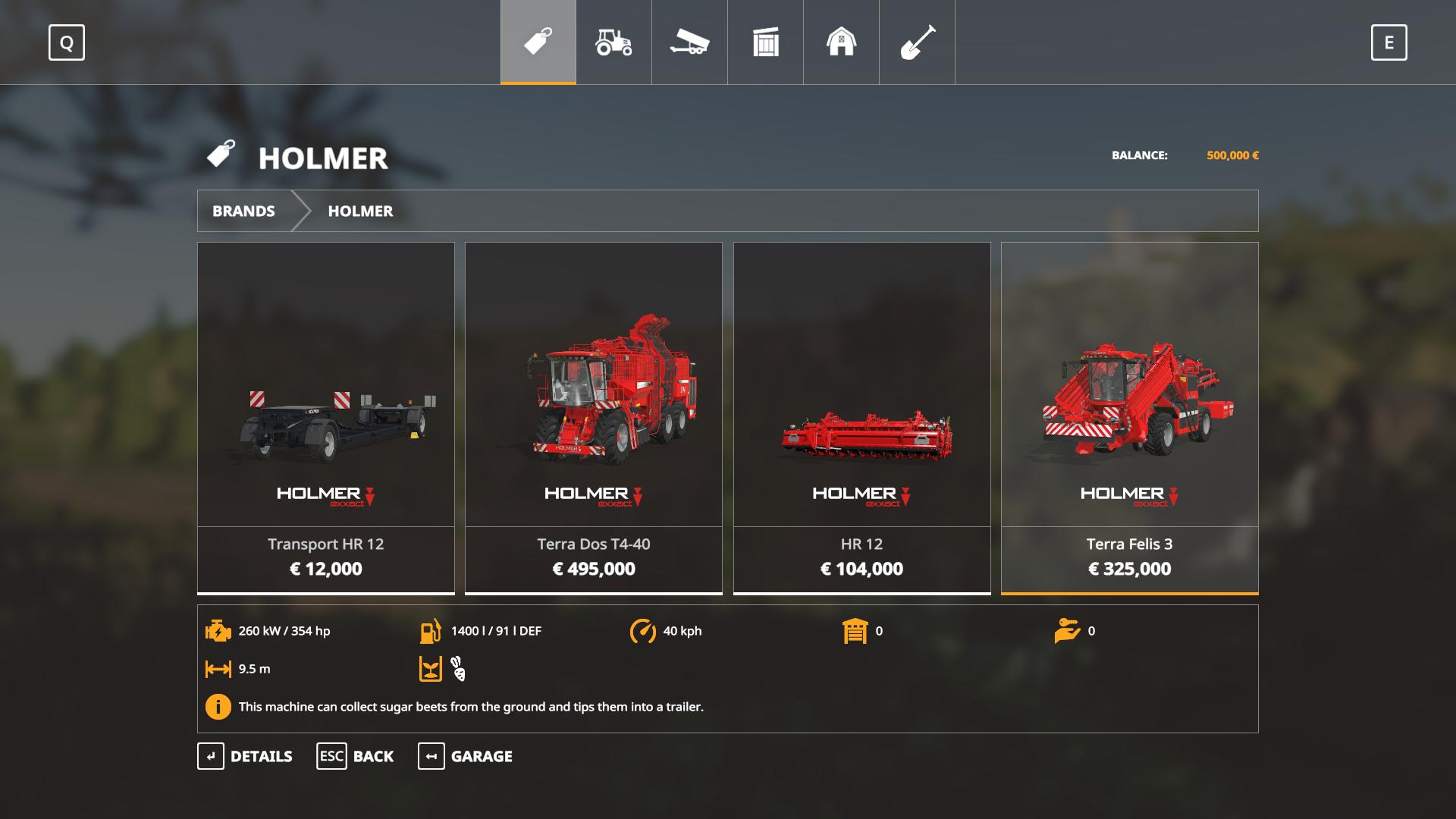Open the GARAGE view
1456x819 pixels.
point(465,756)
